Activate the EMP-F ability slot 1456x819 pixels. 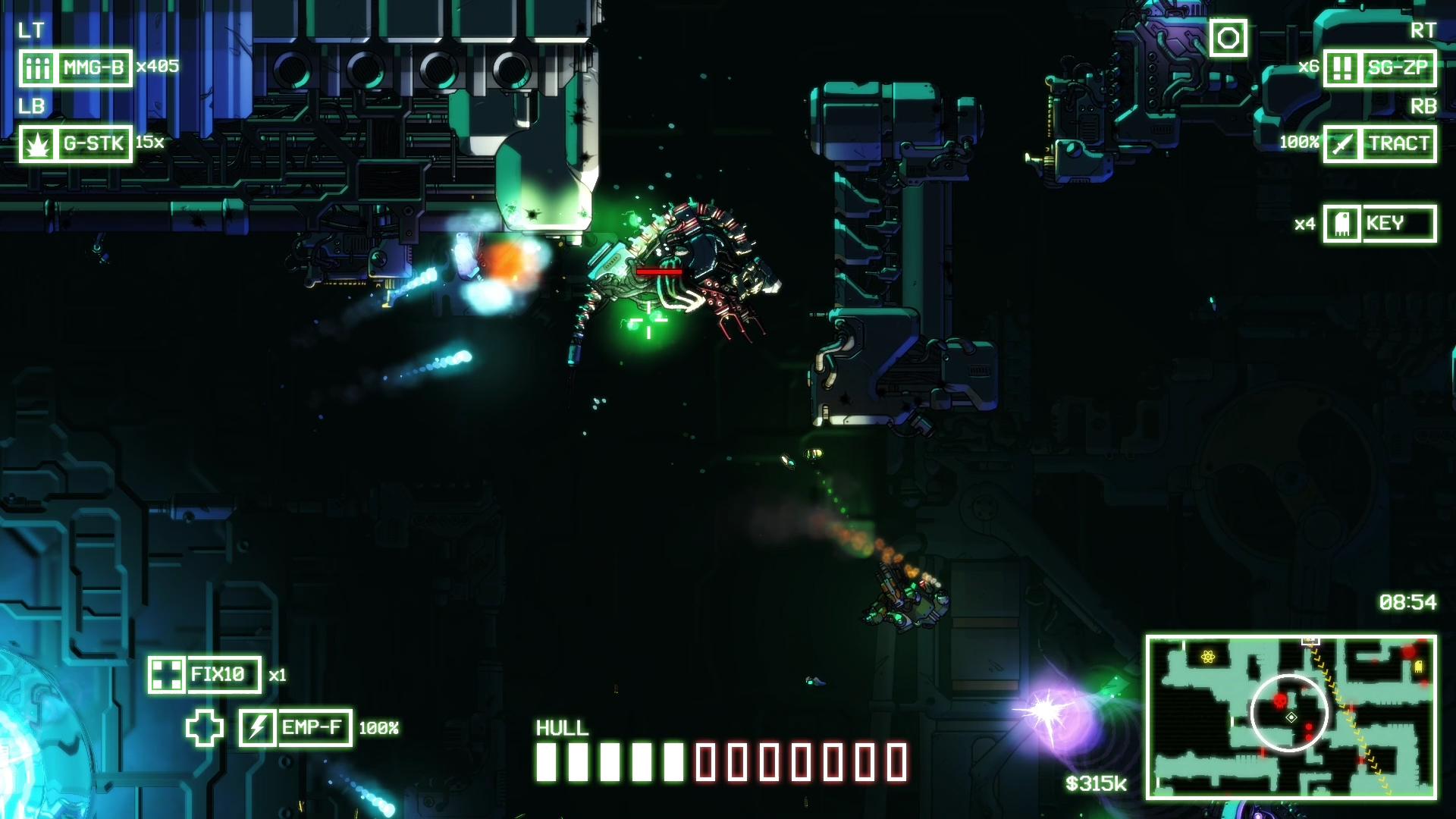(296, 728)
